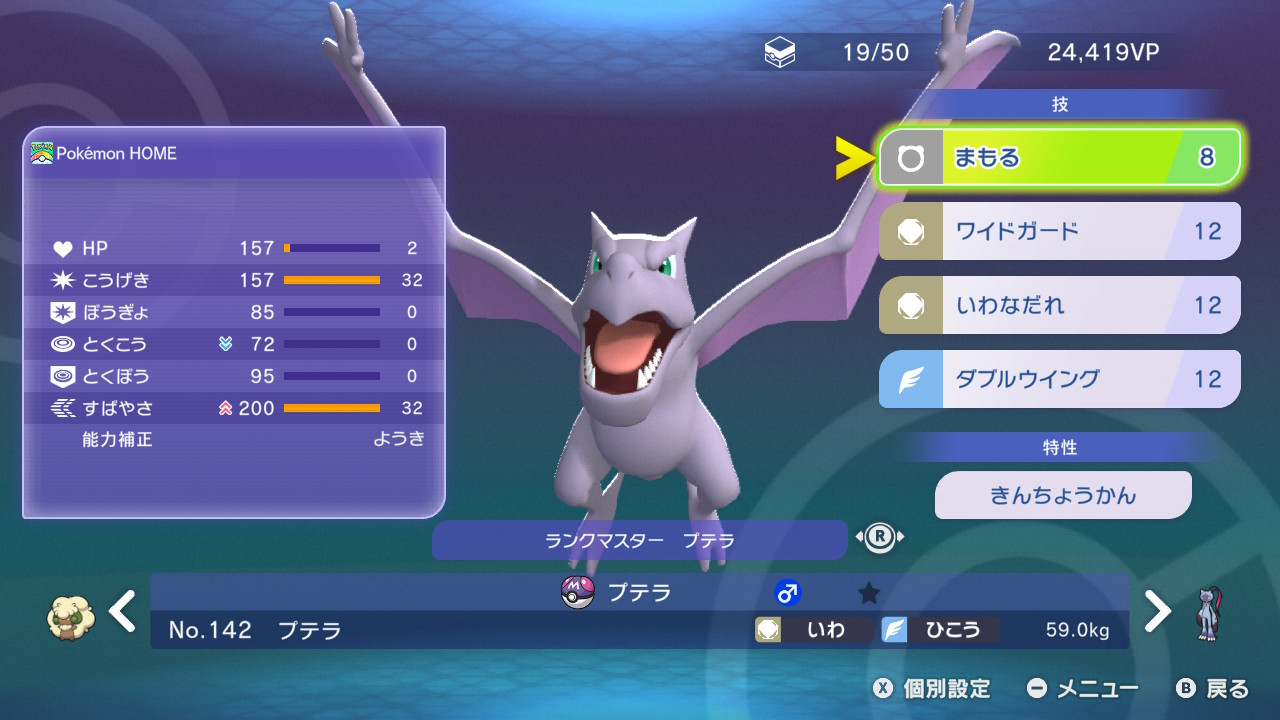Select the ランクマスター プテラ title banner
This screenshot has width=1280, height=720.
point(639,540)
